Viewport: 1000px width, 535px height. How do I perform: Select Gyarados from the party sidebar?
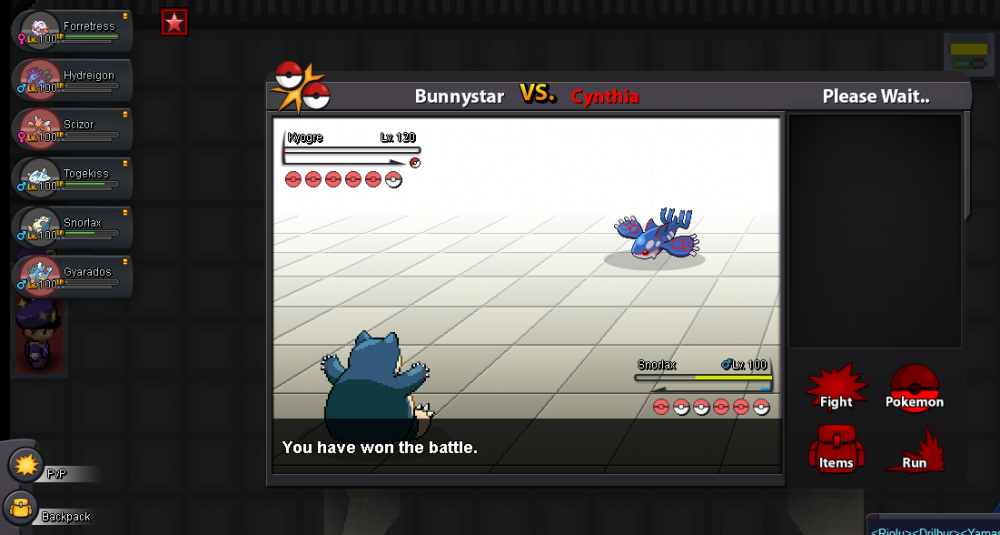[70, 275]
